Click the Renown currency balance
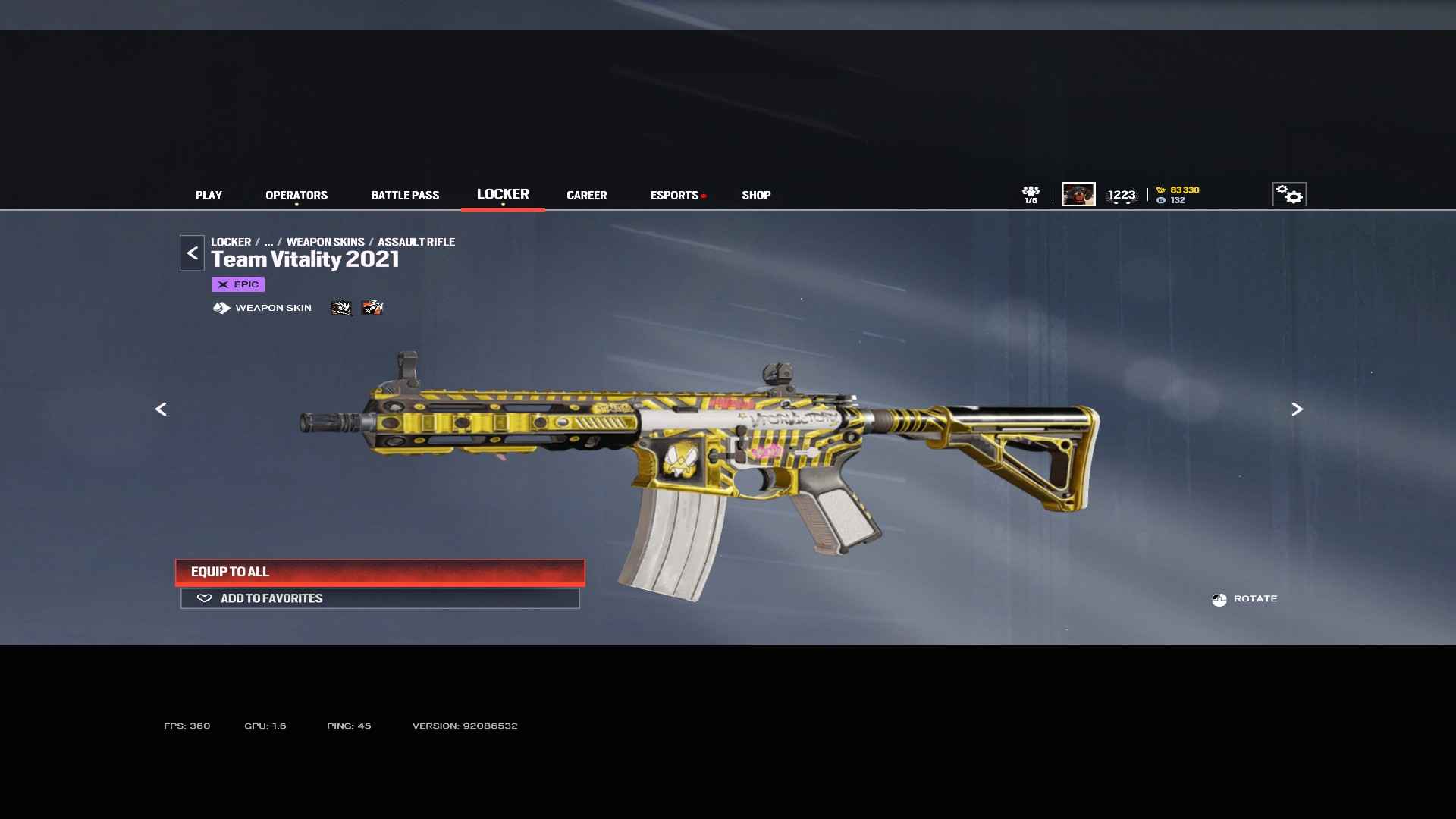1456x819 pixels. 1178,190
